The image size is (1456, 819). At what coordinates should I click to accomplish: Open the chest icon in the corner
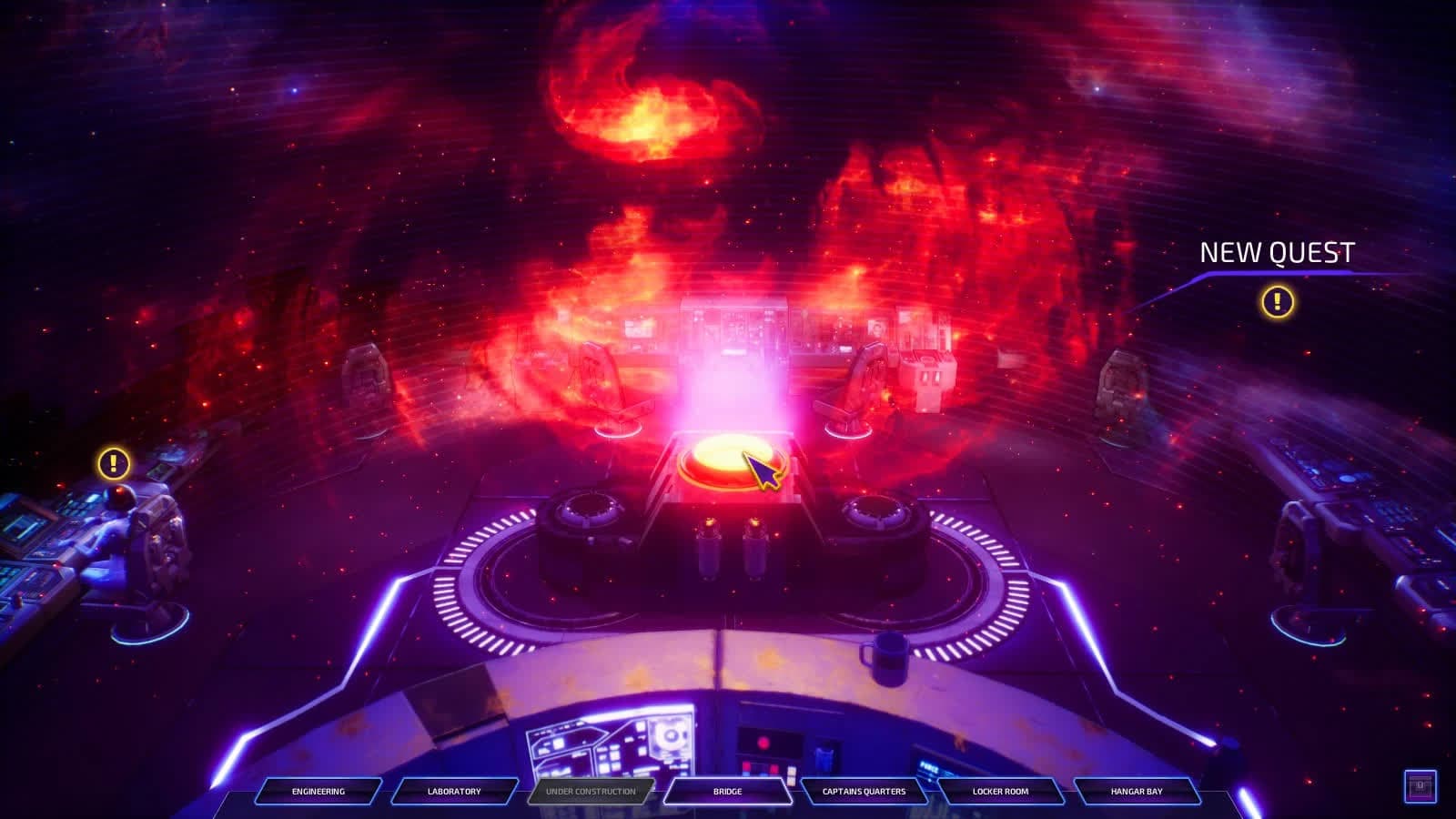tap(1420, 786)
